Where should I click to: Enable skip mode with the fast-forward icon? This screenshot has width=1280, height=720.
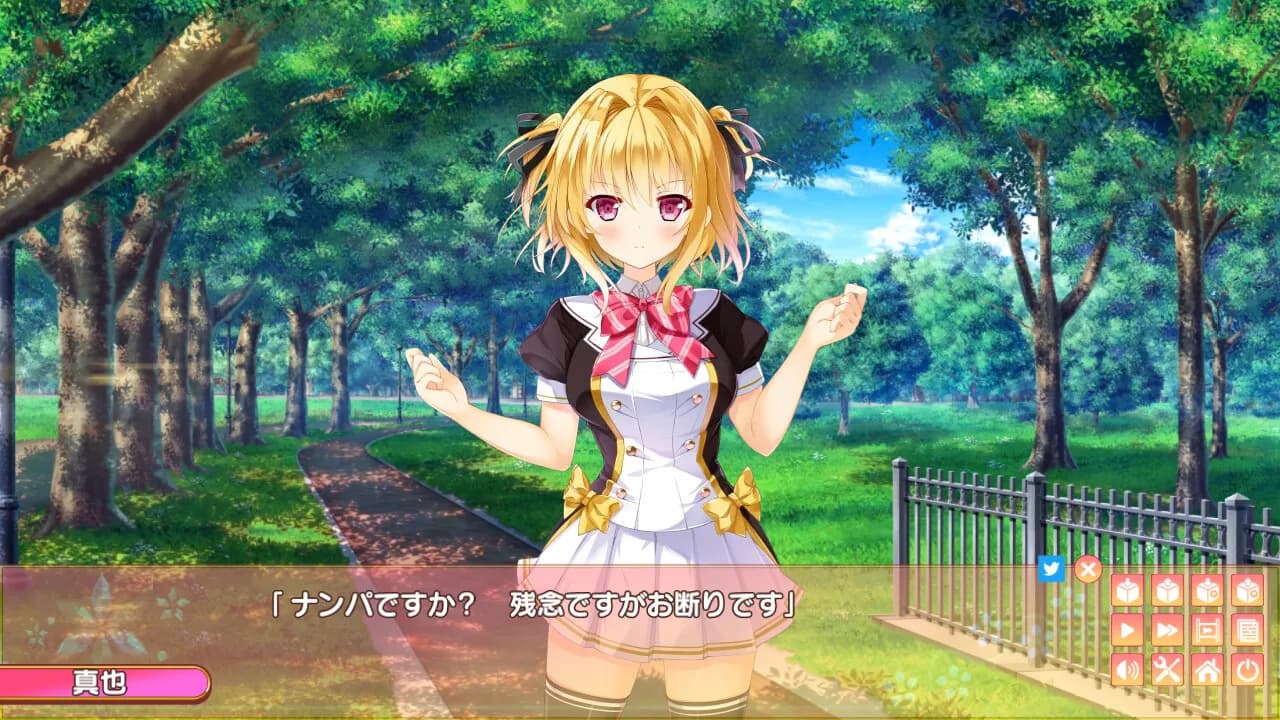pos(1166,627)
